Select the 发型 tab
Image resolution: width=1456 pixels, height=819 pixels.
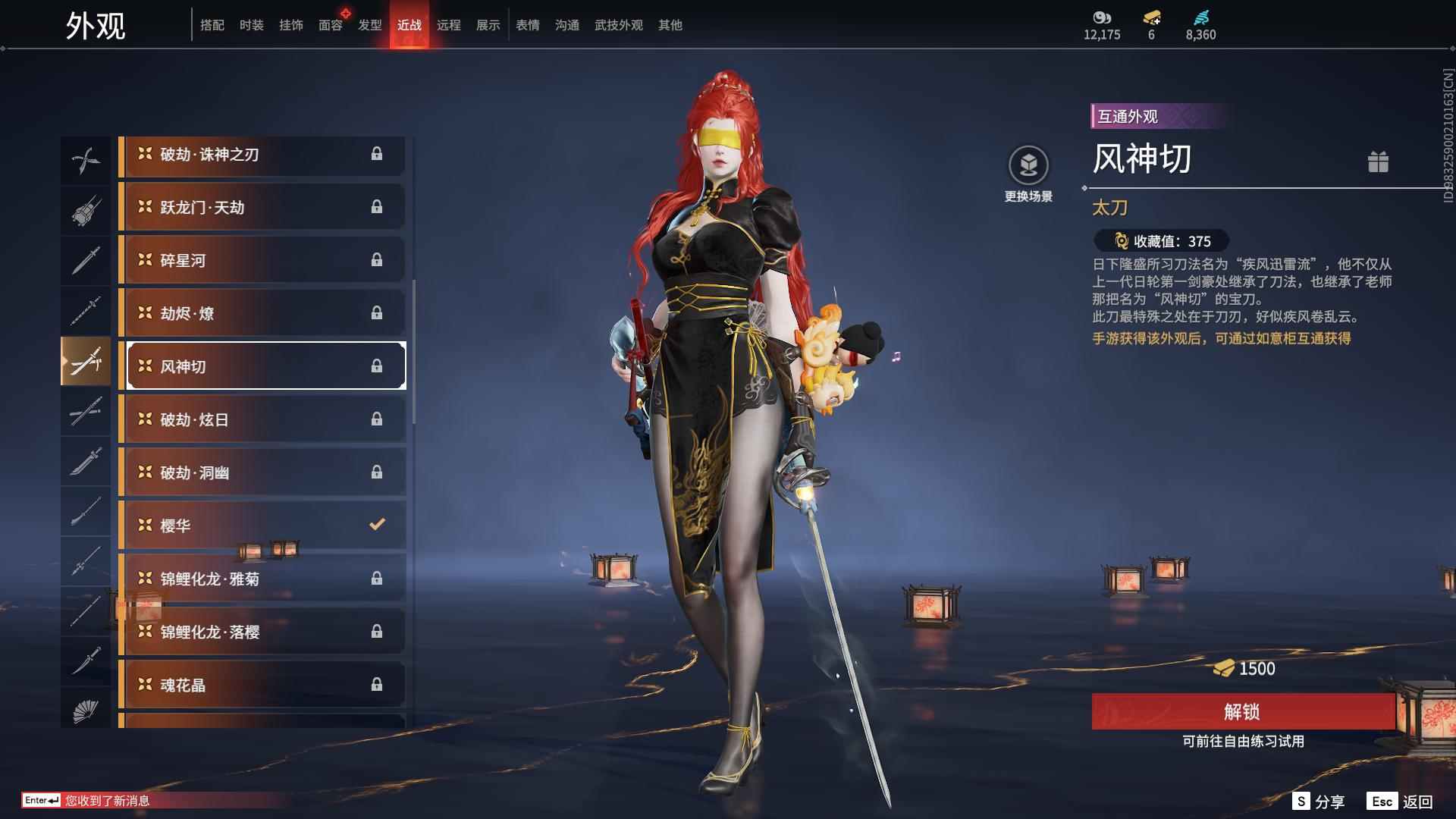369,25
